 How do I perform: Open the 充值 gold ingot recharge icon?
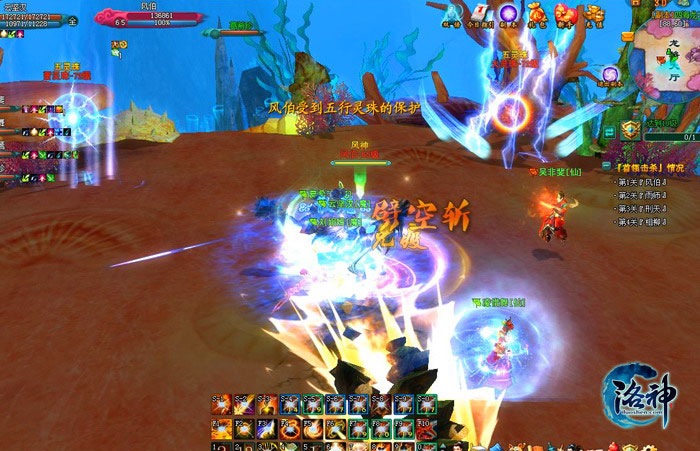coord(594,13)
